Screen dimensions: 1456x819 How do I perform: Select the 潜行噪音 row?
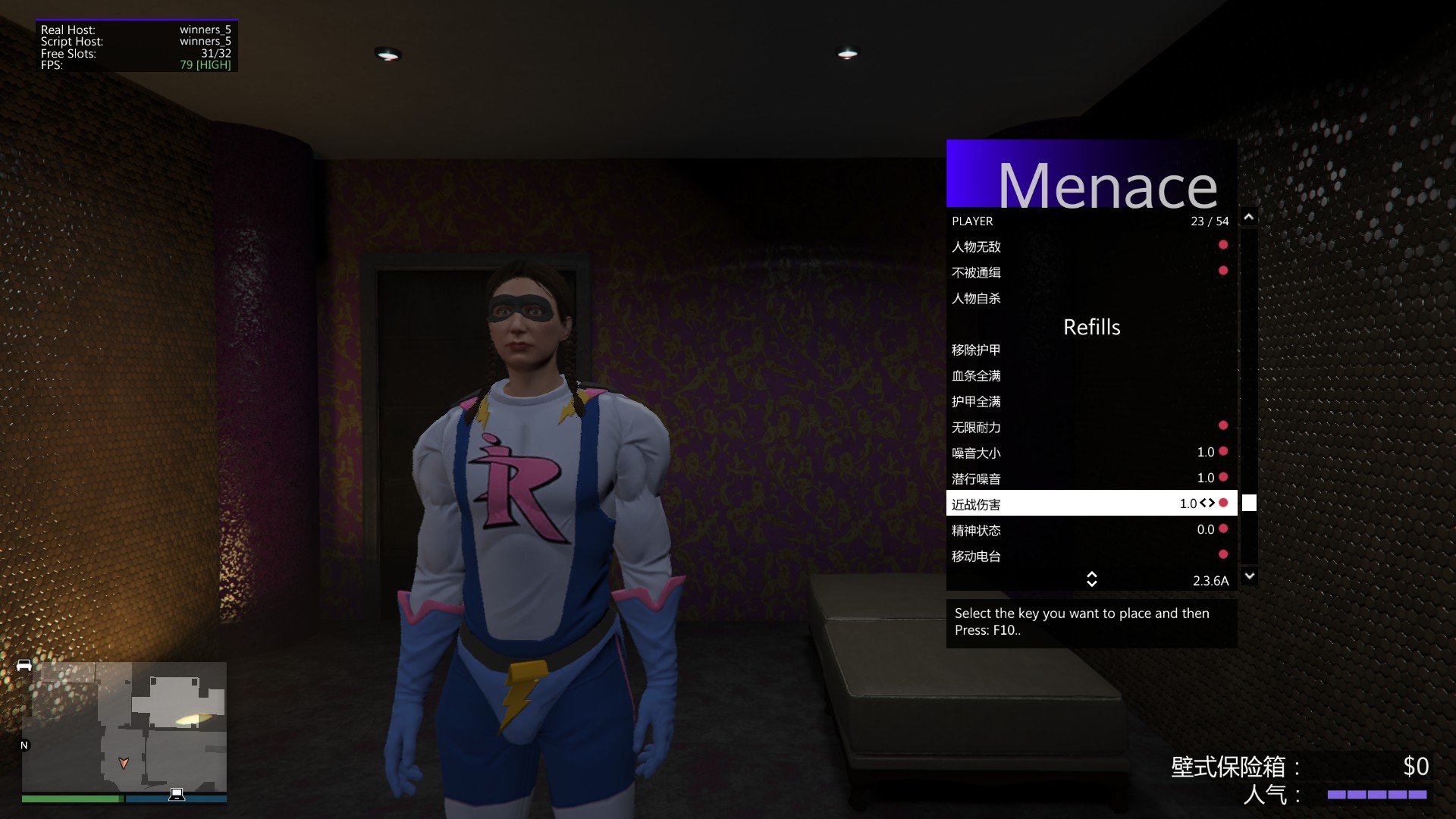(x=1090, y=479)
